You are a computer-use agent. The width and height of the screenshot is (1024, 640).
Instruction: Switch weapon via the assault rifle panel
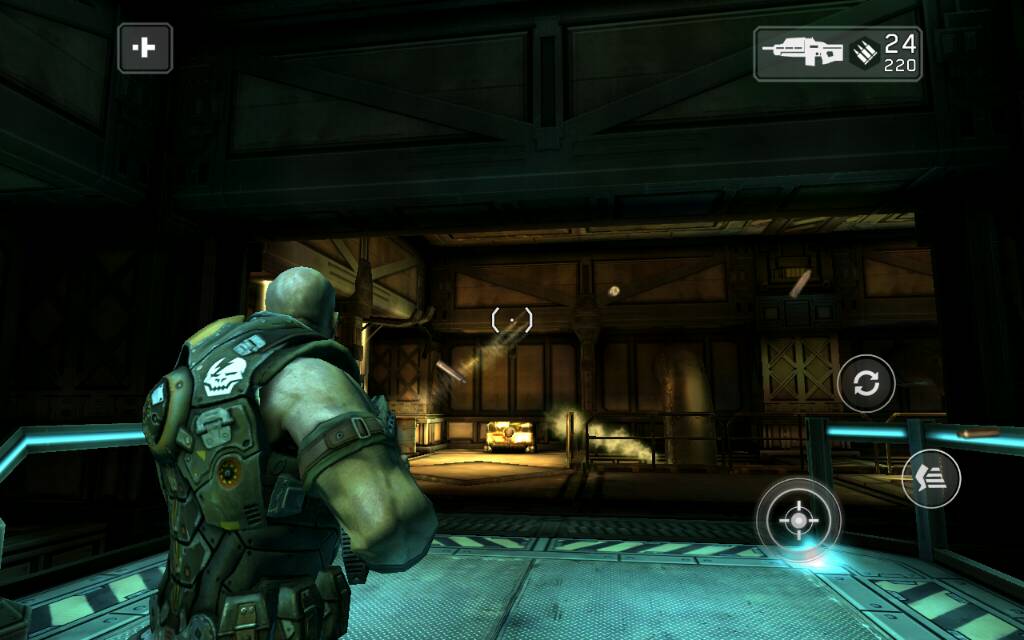point(837,53)
